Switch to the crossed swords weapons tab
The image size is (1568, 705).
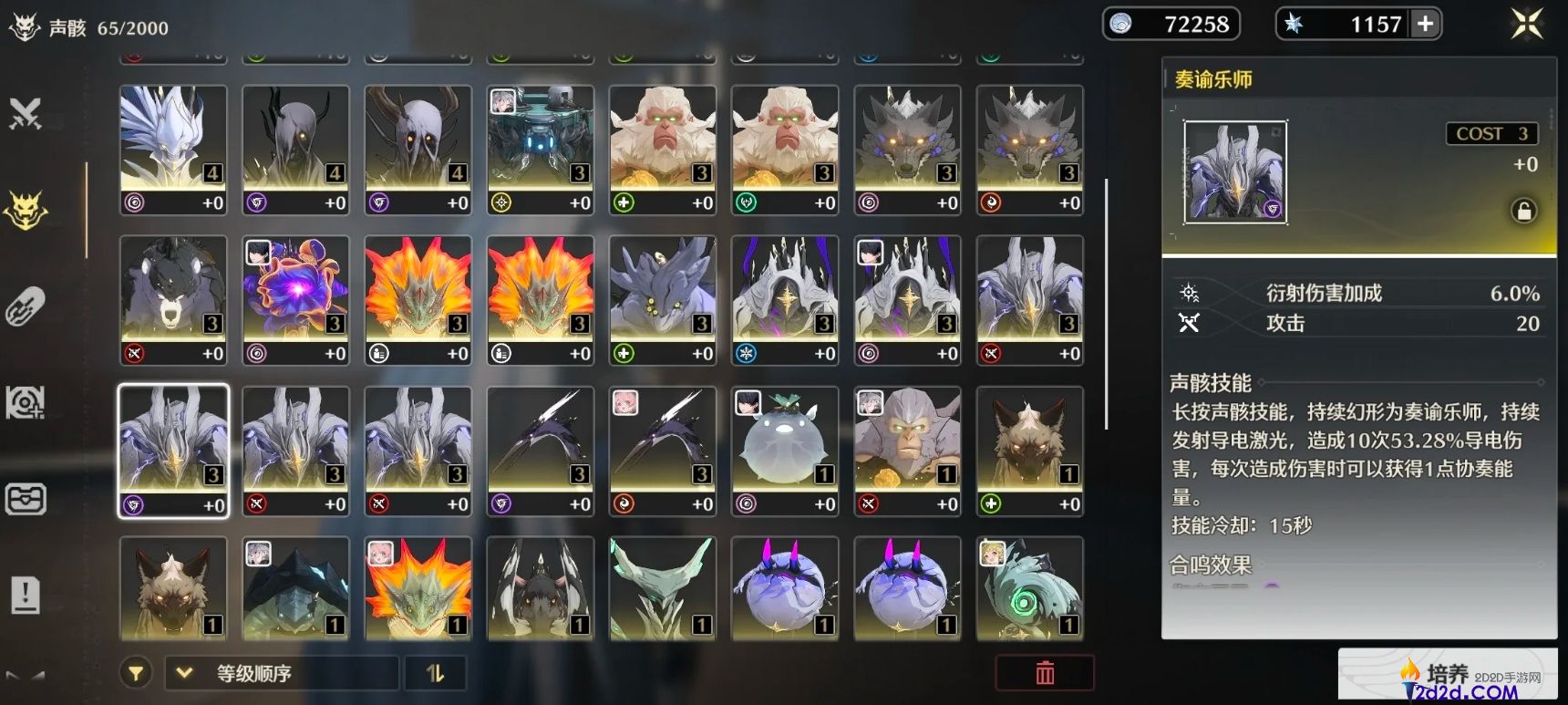tap(26, 114)
